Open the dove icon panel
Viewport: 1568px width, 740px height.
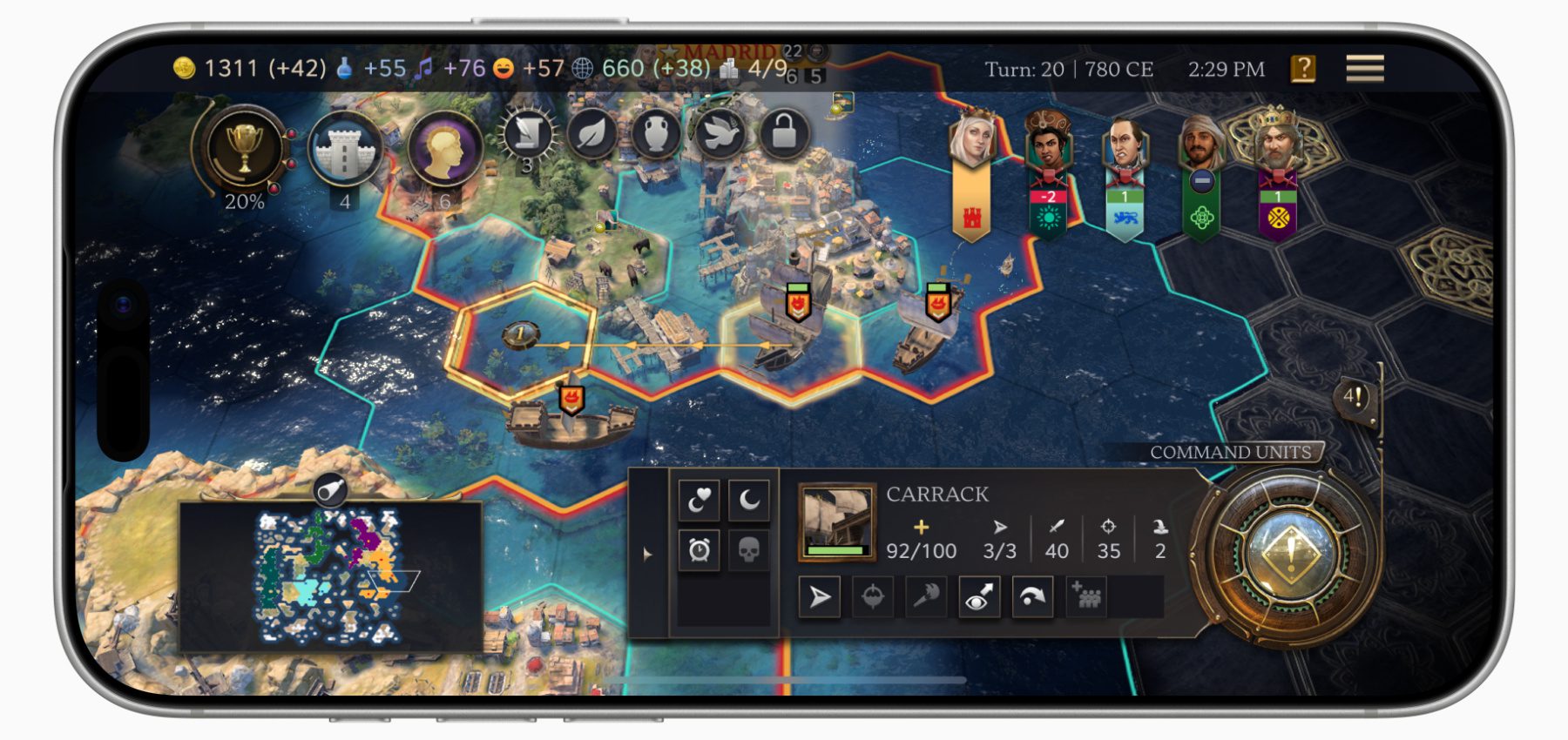720,135
